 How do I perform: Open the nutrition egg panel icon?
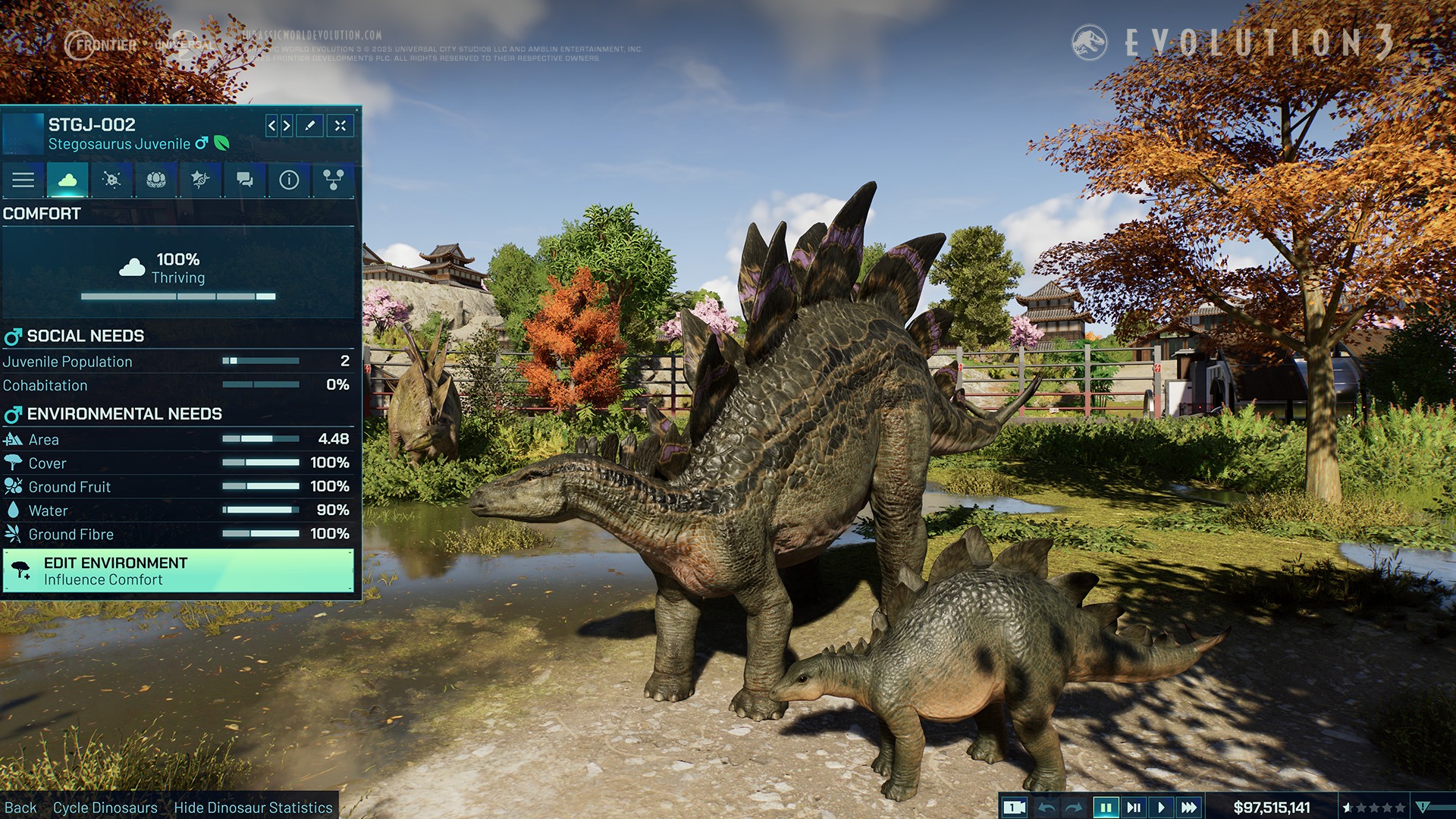click(x=155, y=180)
